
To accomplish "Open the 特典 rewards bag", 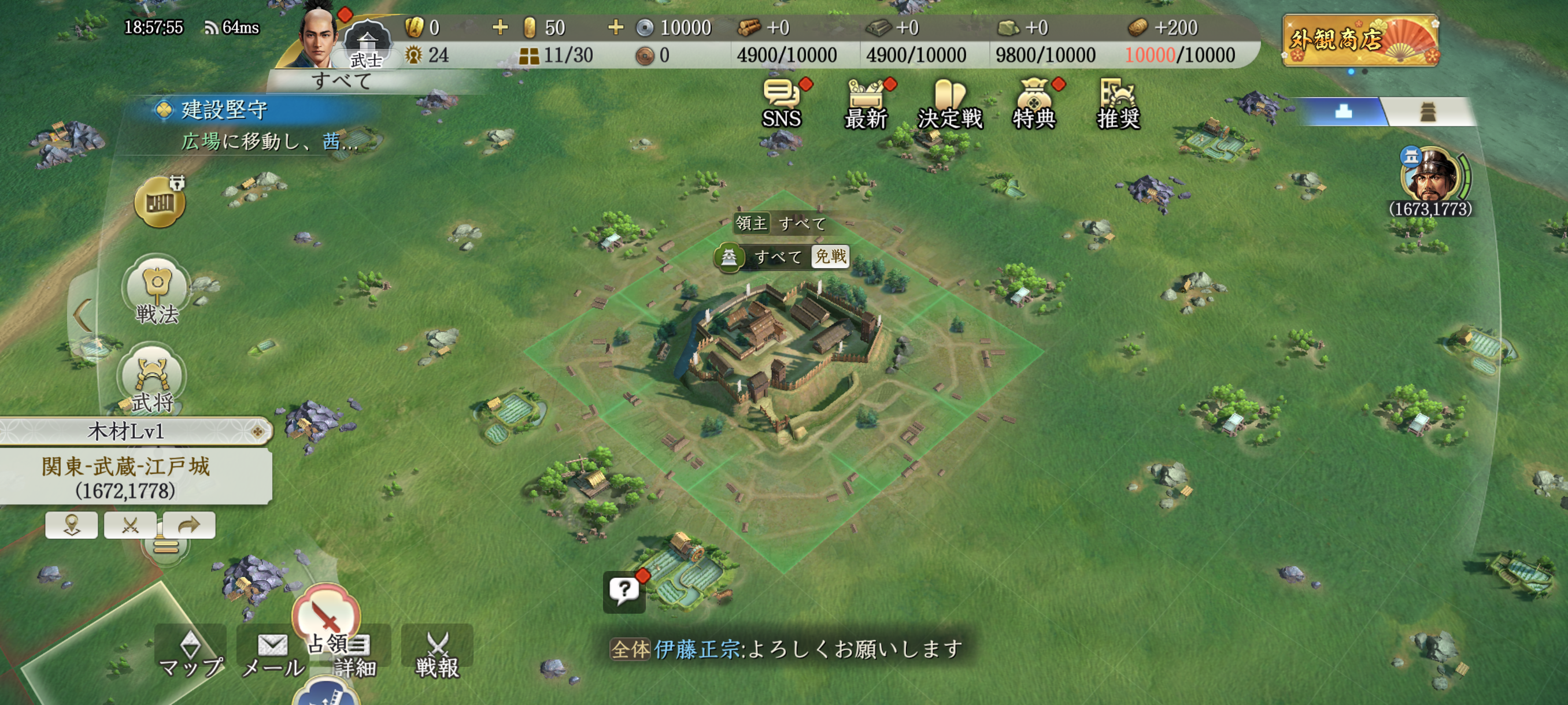I will 1034,103.
